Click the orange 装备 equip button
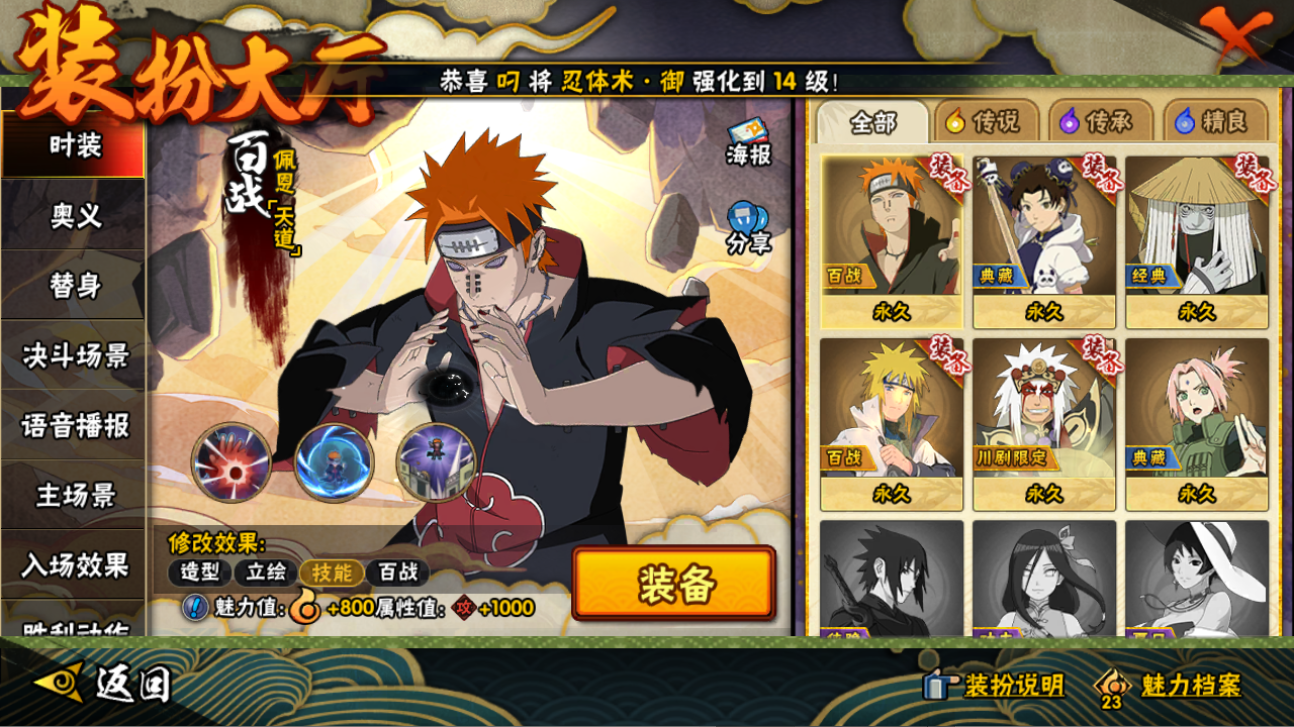This screenshot has height=727, width=1294. (x=674, y=583)
